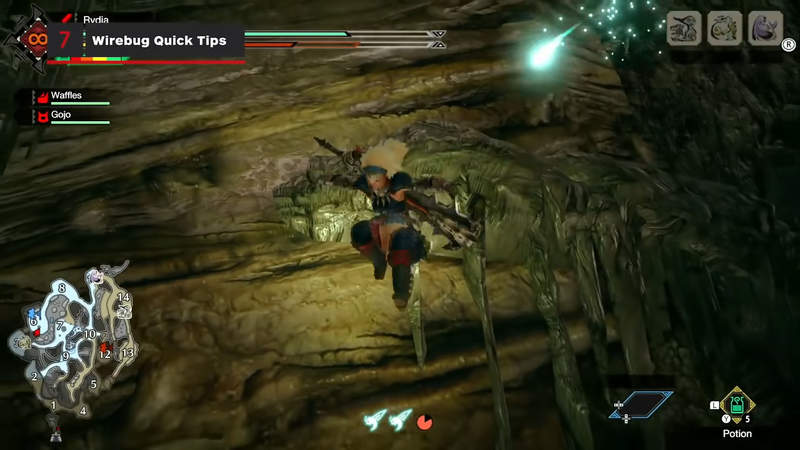Select zone 8 on the minimap
The height and width of the screenshot is (450, 800).
pyautogui.click(x=62, y=288)
